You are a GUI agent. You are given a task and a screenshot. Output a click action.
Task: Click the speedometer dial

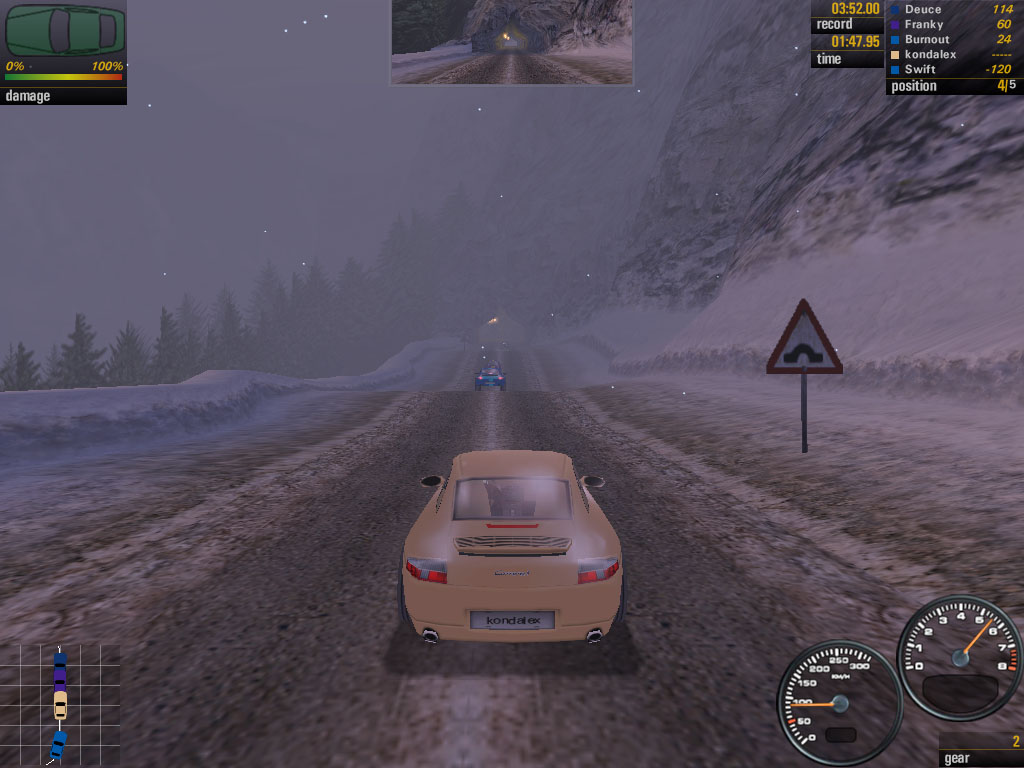[839, 703]
